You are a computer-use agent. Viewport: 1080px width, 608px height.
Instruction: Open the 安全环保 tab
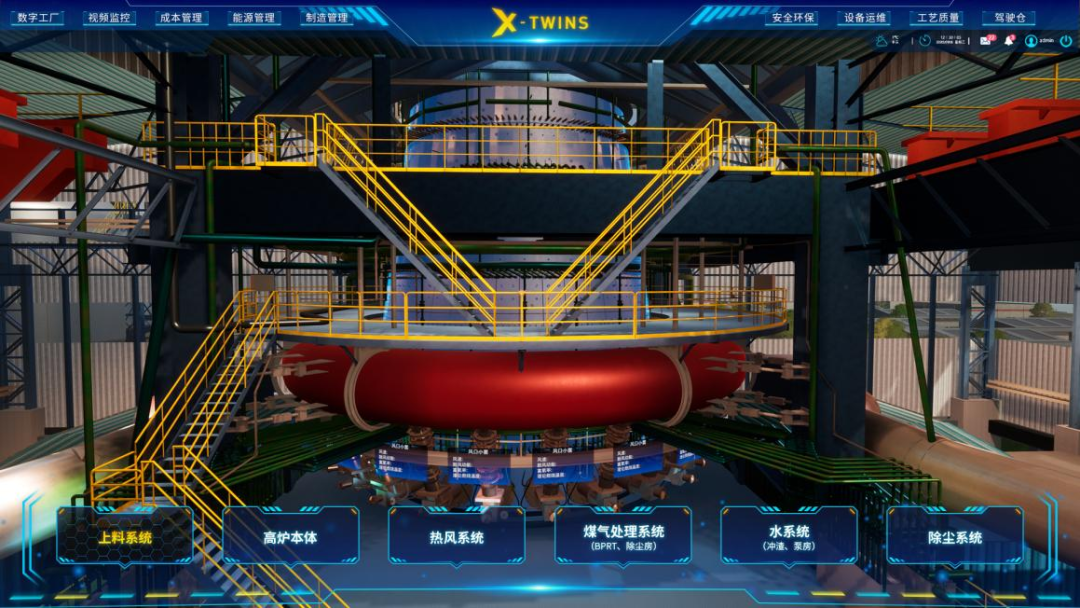792,18
